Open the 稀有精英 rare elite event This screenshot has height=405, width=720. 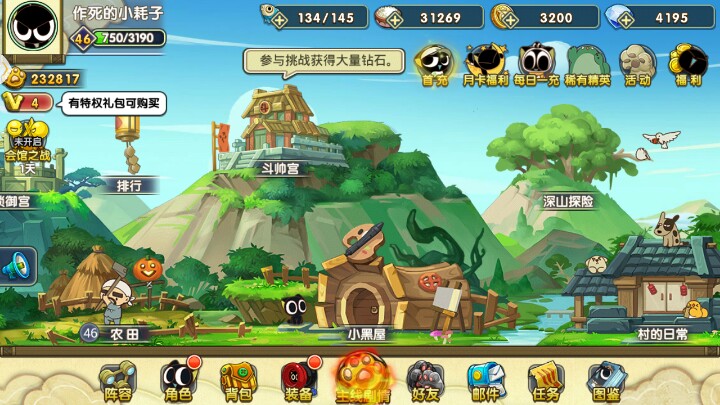pos(587,65)
